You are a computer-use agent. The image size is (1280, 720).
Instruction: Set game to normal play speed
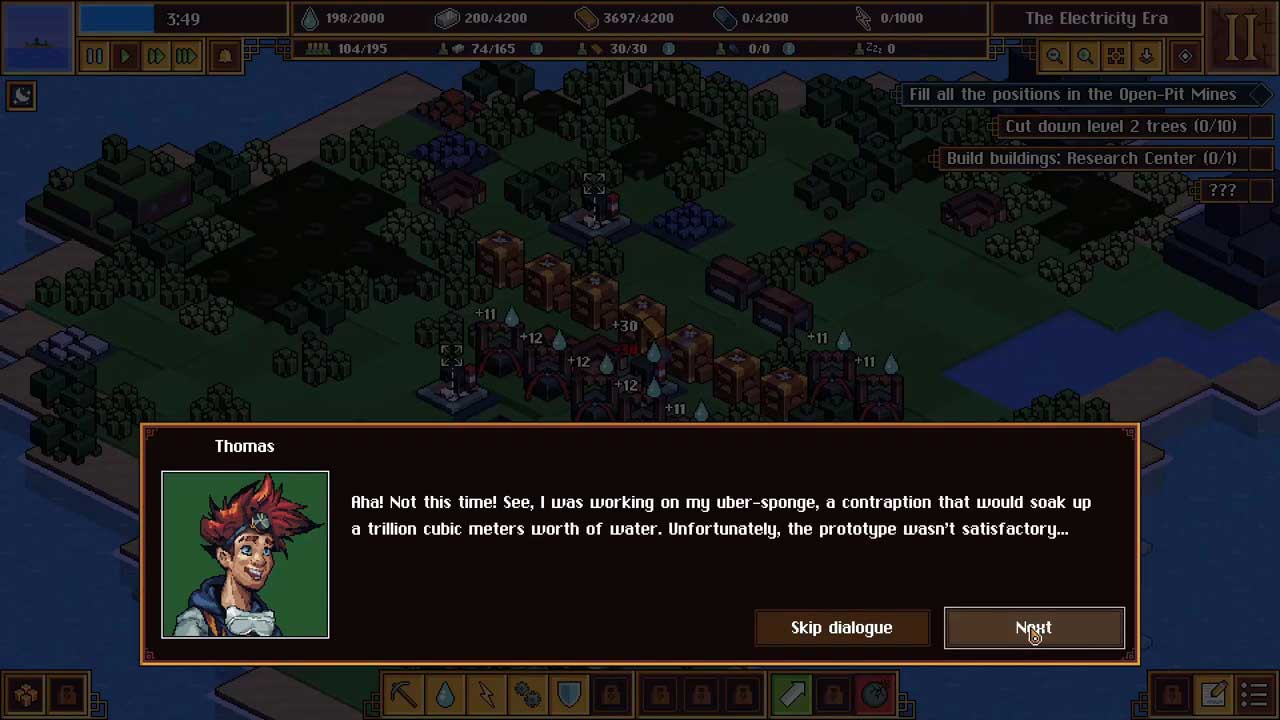125,57
